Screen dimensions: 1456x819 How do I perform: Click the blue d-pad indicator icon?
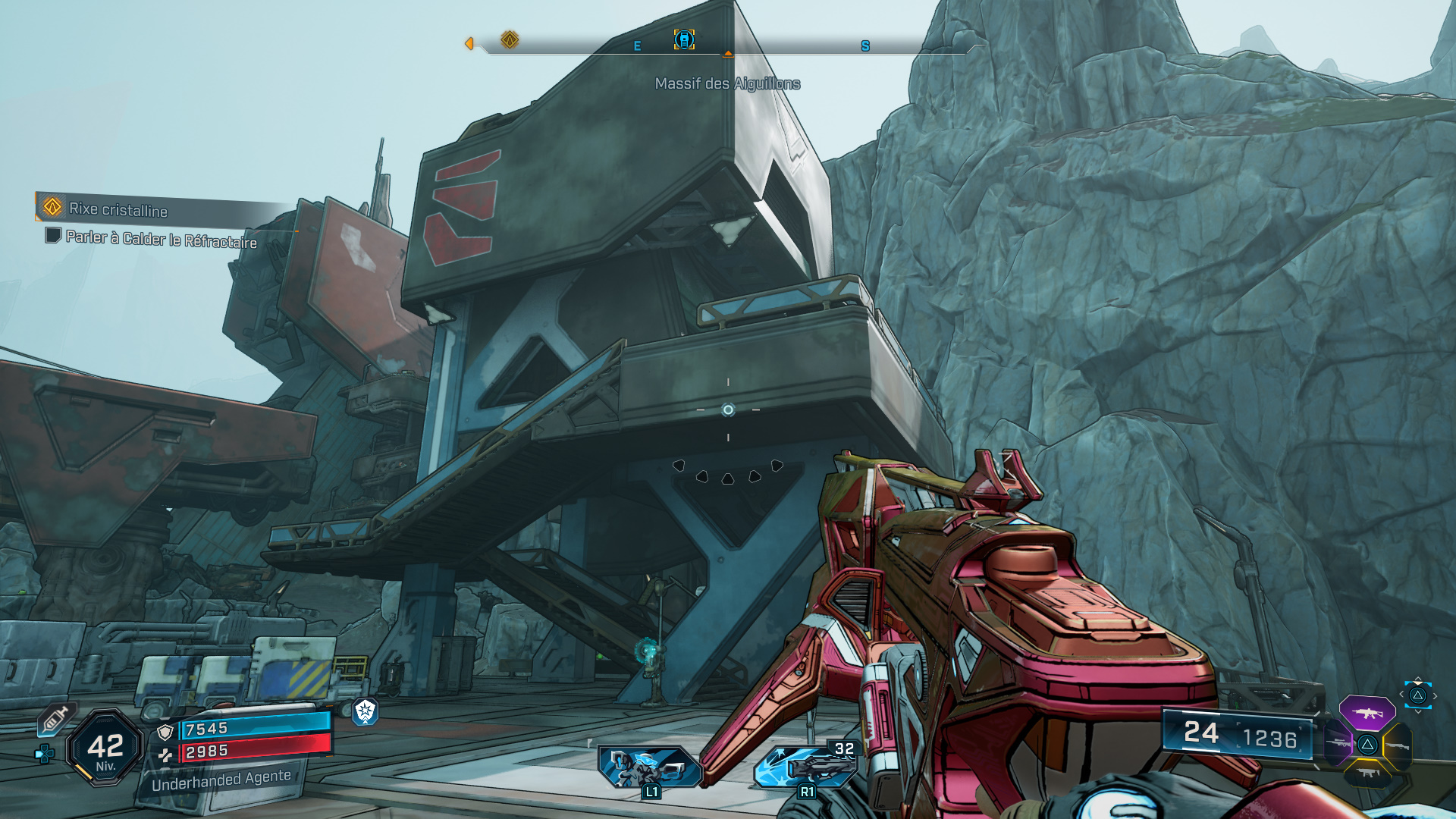click(x=45, y=753)
